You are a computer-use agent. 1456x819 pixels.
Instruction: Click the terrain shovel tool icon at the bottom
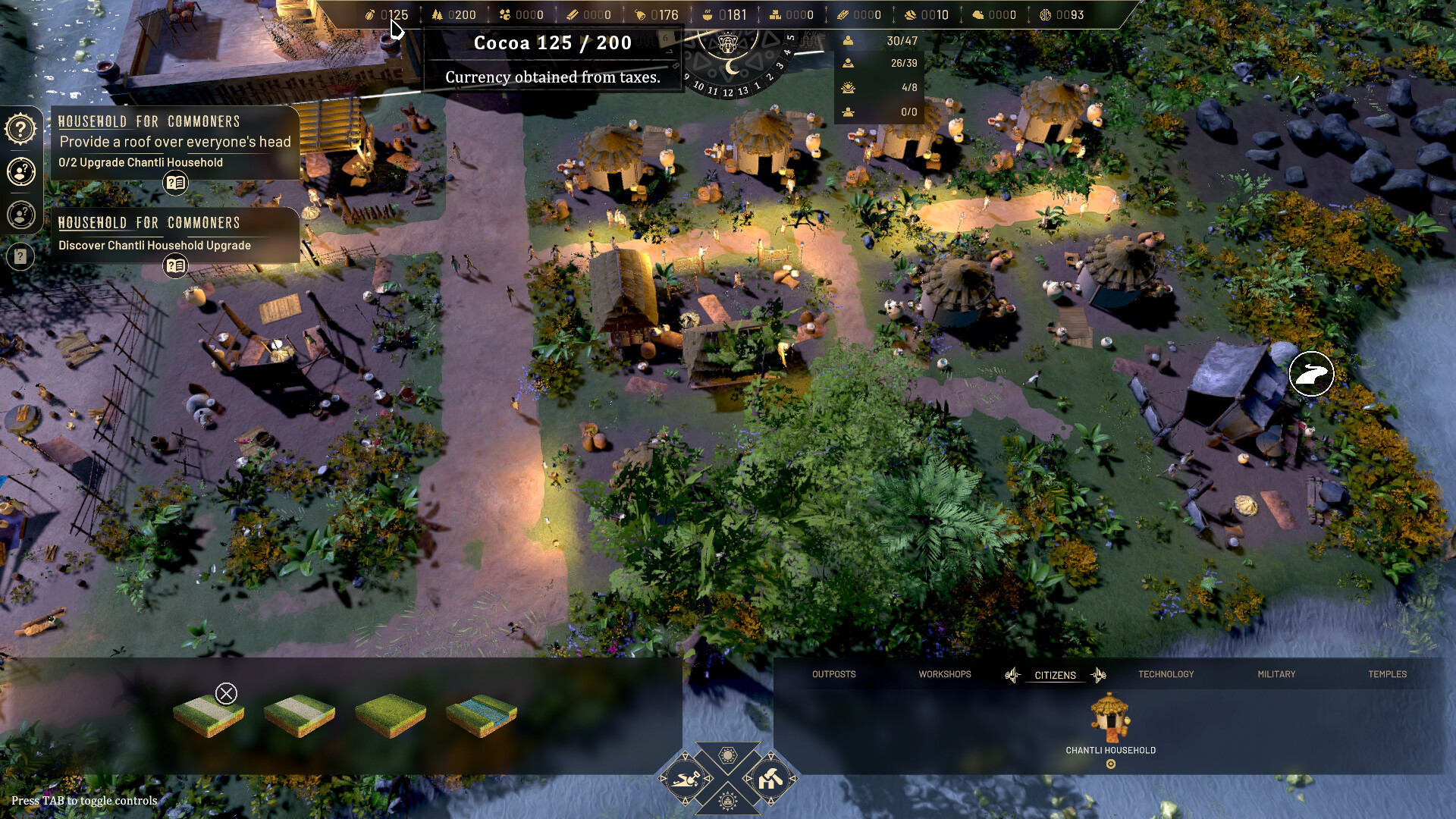tap(685, 777)
